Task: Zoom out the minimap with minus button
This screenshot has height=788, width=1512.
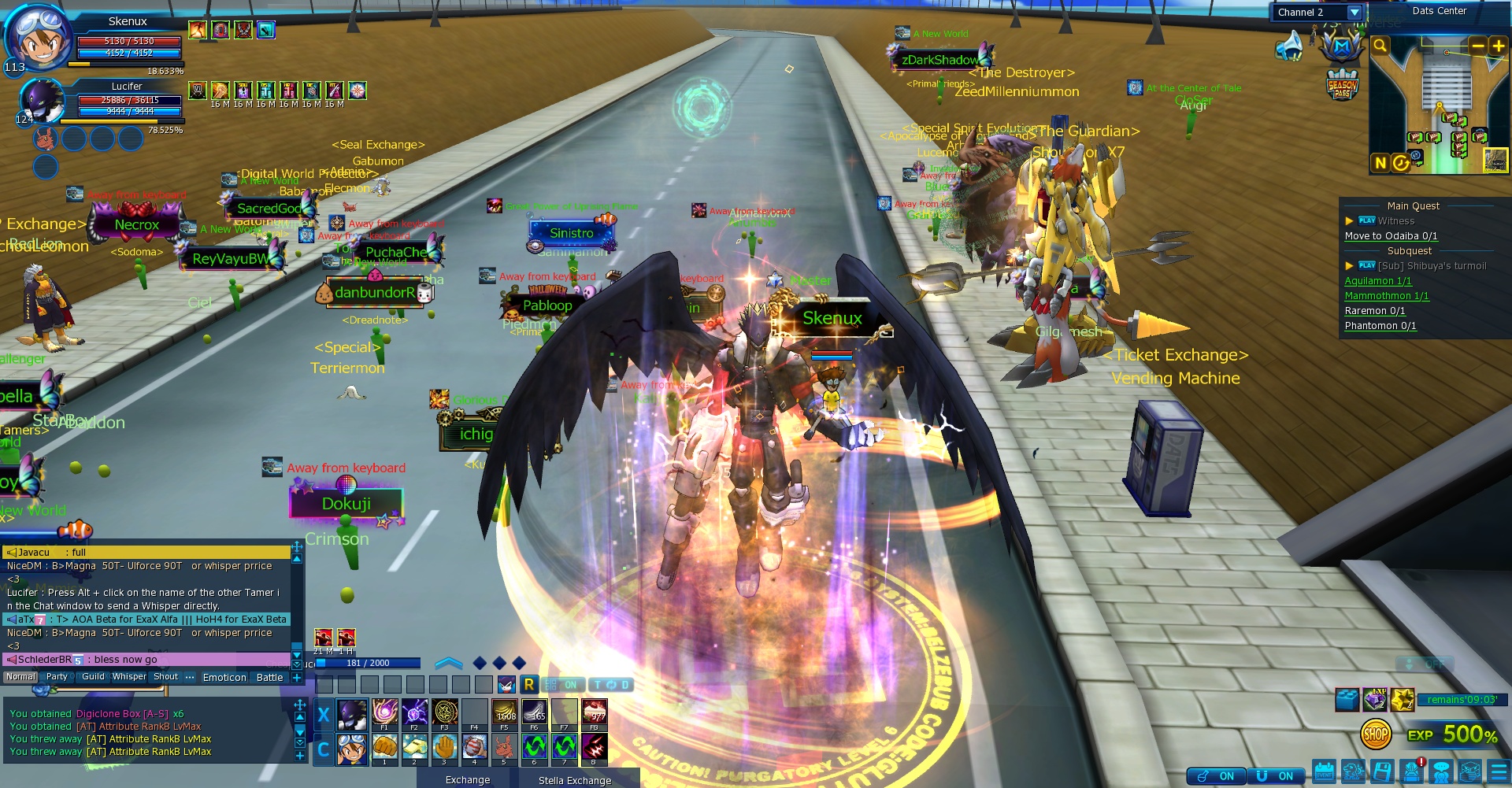Action: [1477, 46]
